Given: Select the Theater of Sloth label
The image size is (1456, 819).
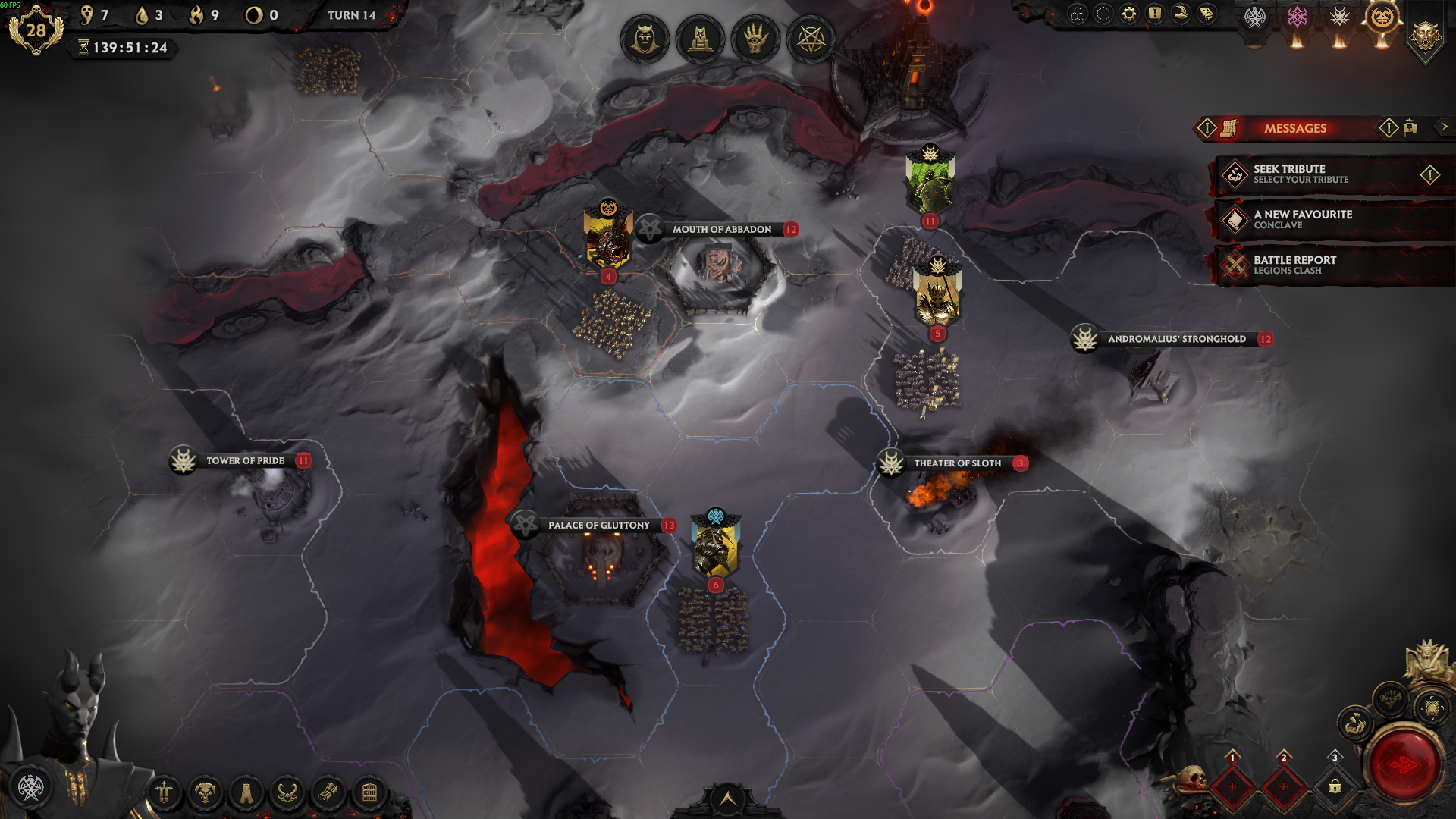Looking at the screenshot, I should [x=956, y=463].
